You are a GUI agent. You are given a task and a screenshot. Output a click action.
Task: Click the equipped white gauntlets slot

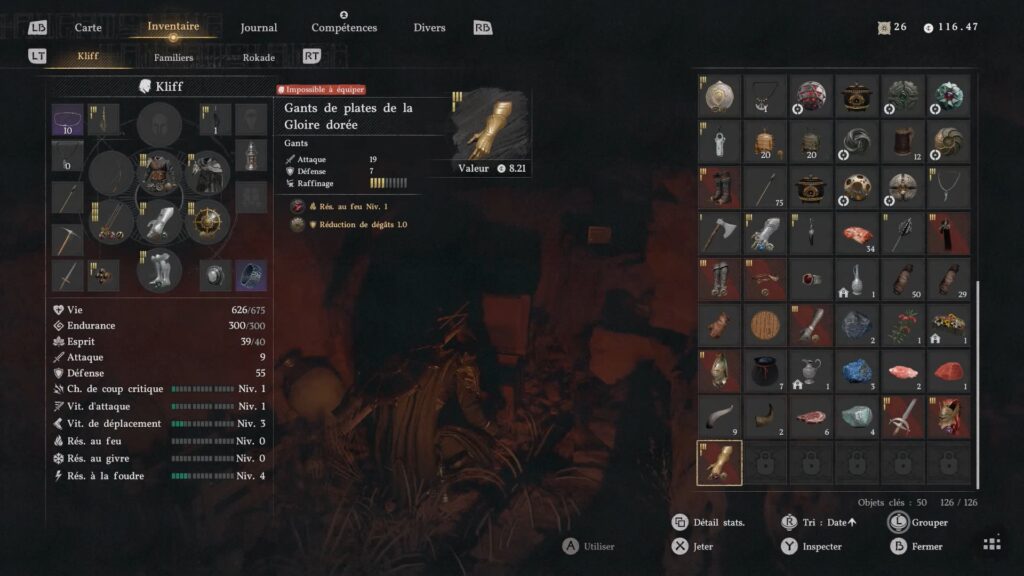[x=159, y=221]
